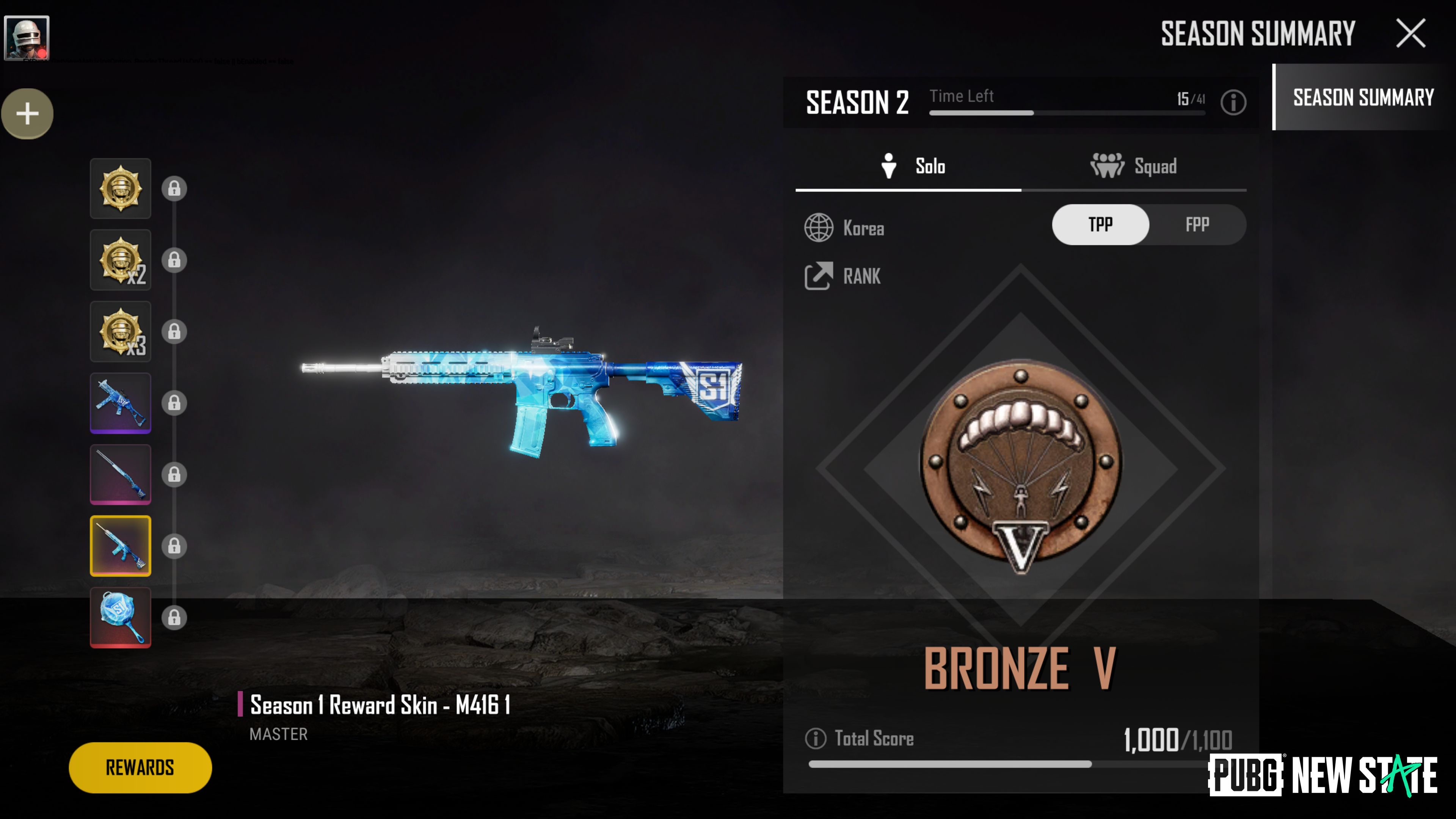The width and height of the screenshot is (1456, 819).
Task: Select the gold medal x3 reward
Action: (121, 331)
